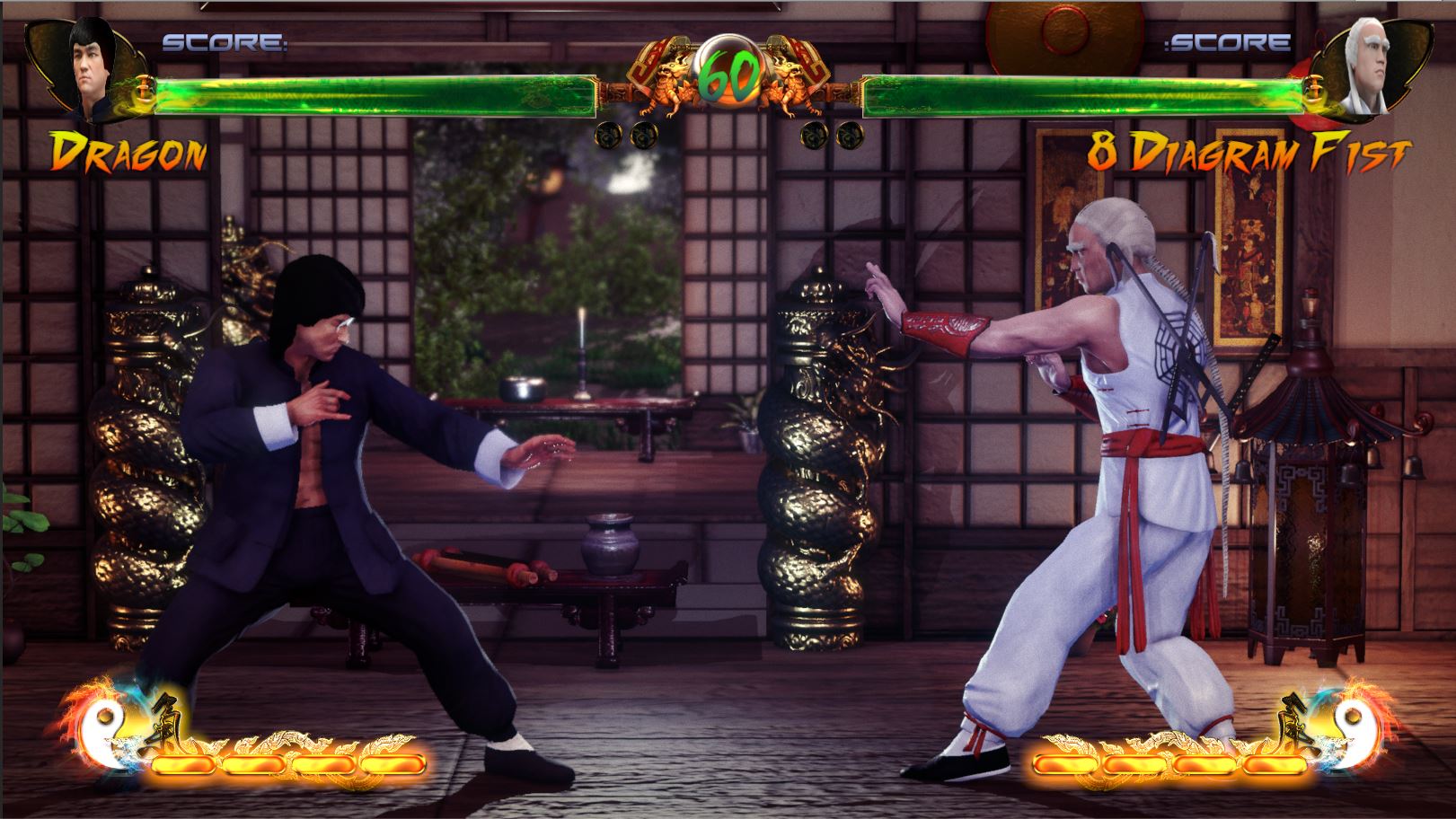
Task: Toggle 8 Diagram Fist's round-win coin indicator
Action: (x=813, y=136)
